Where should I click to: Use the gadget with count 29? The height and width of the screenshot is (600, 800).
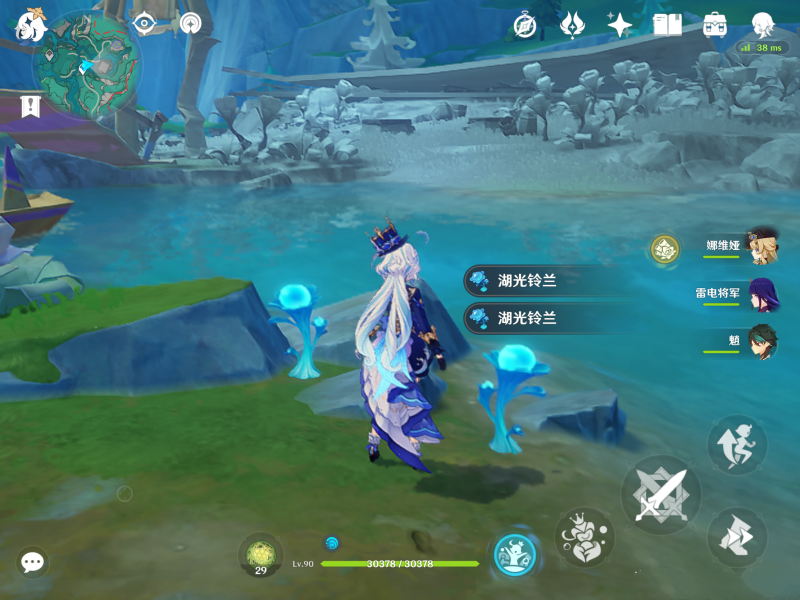coord(260,555)
